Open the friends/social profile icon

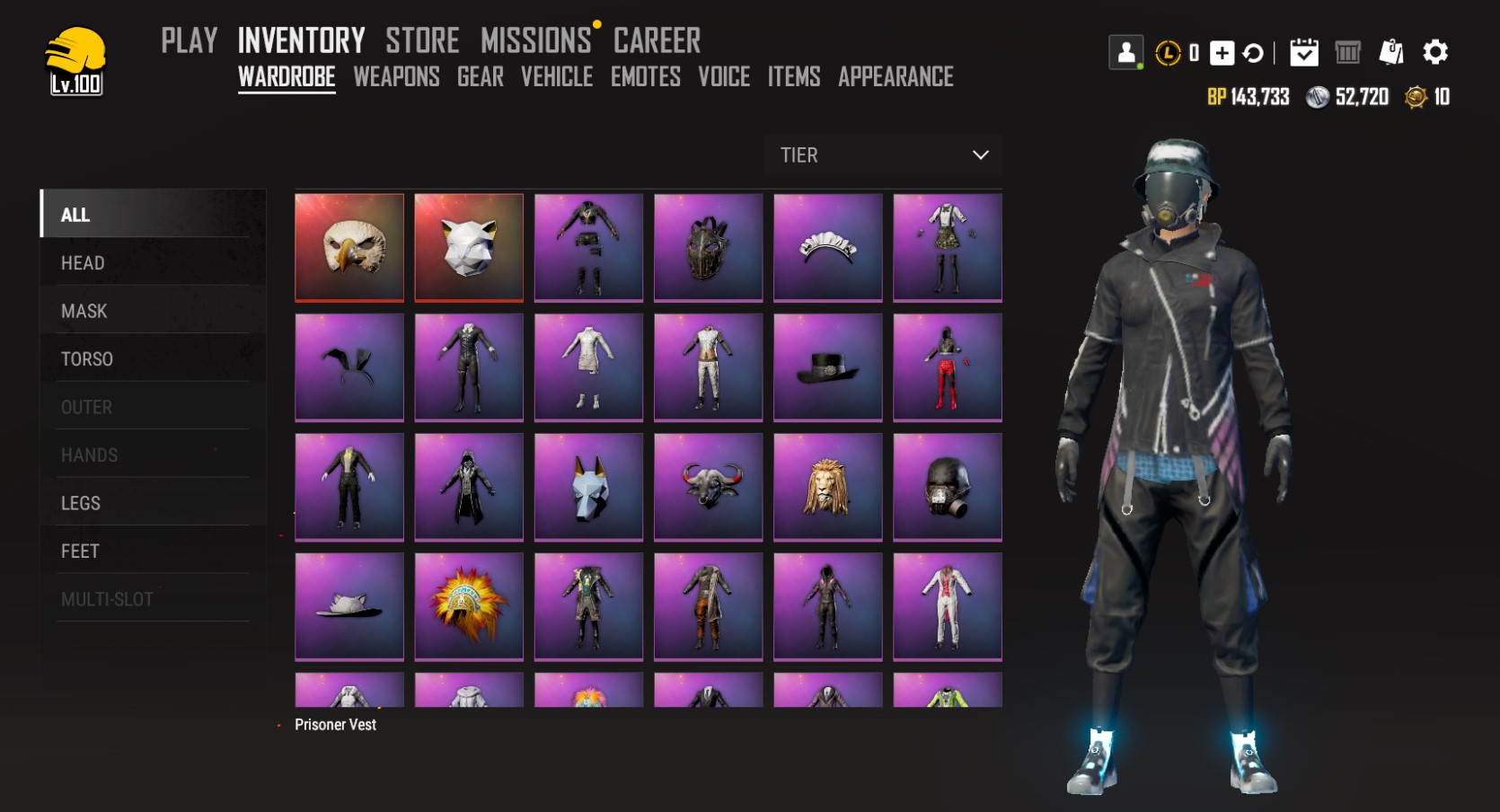coord(1125,53)
